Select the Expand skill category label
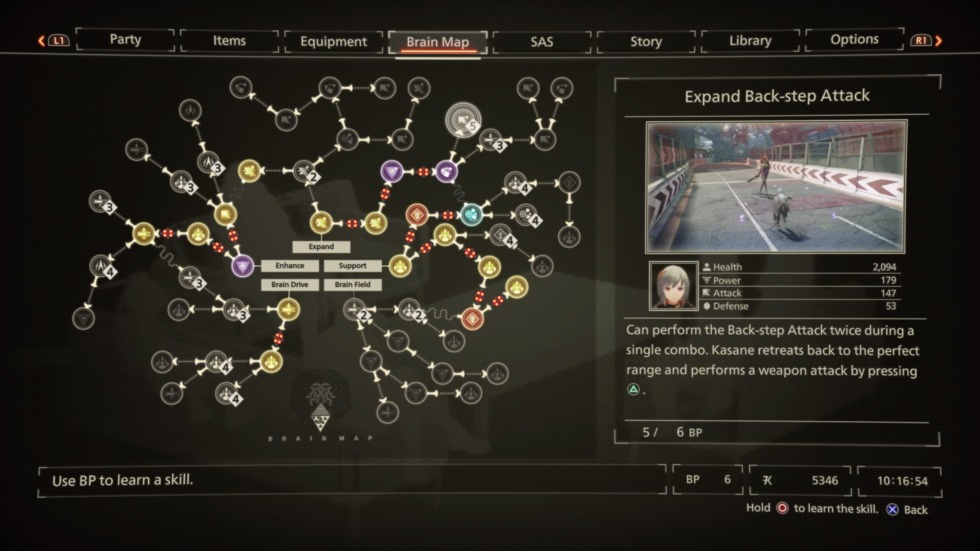This screenshot has height=551, width=980. (x=321, y=247)
